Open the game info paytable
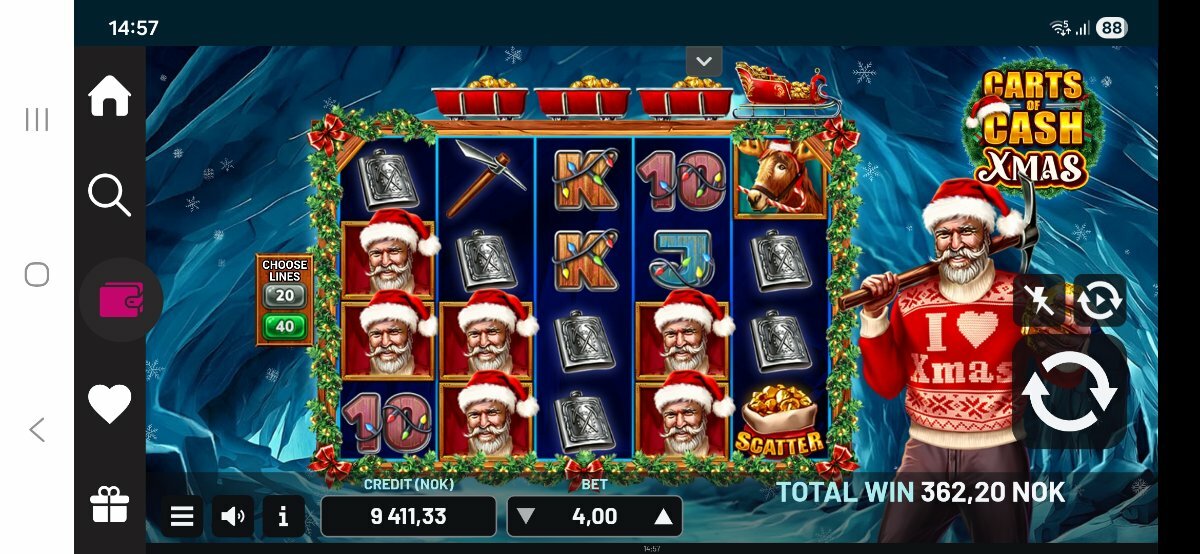 click(284, 517)
